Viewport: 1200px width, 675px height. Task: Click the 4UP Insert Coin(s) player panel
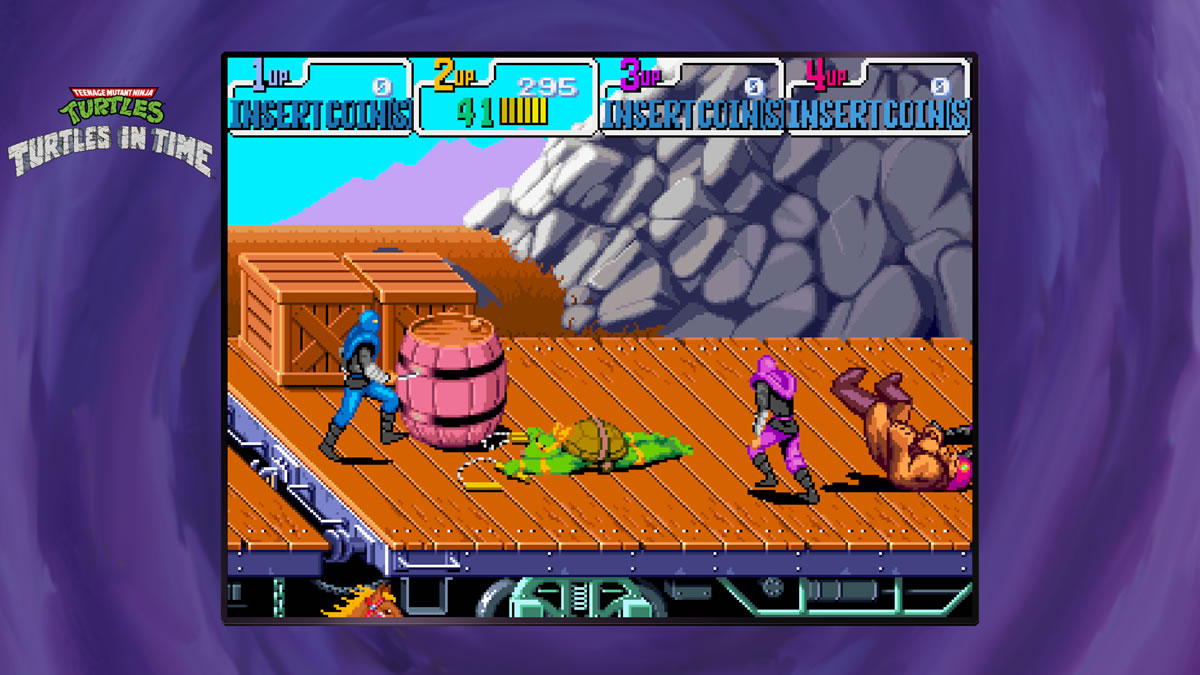(x=879, y=97)
